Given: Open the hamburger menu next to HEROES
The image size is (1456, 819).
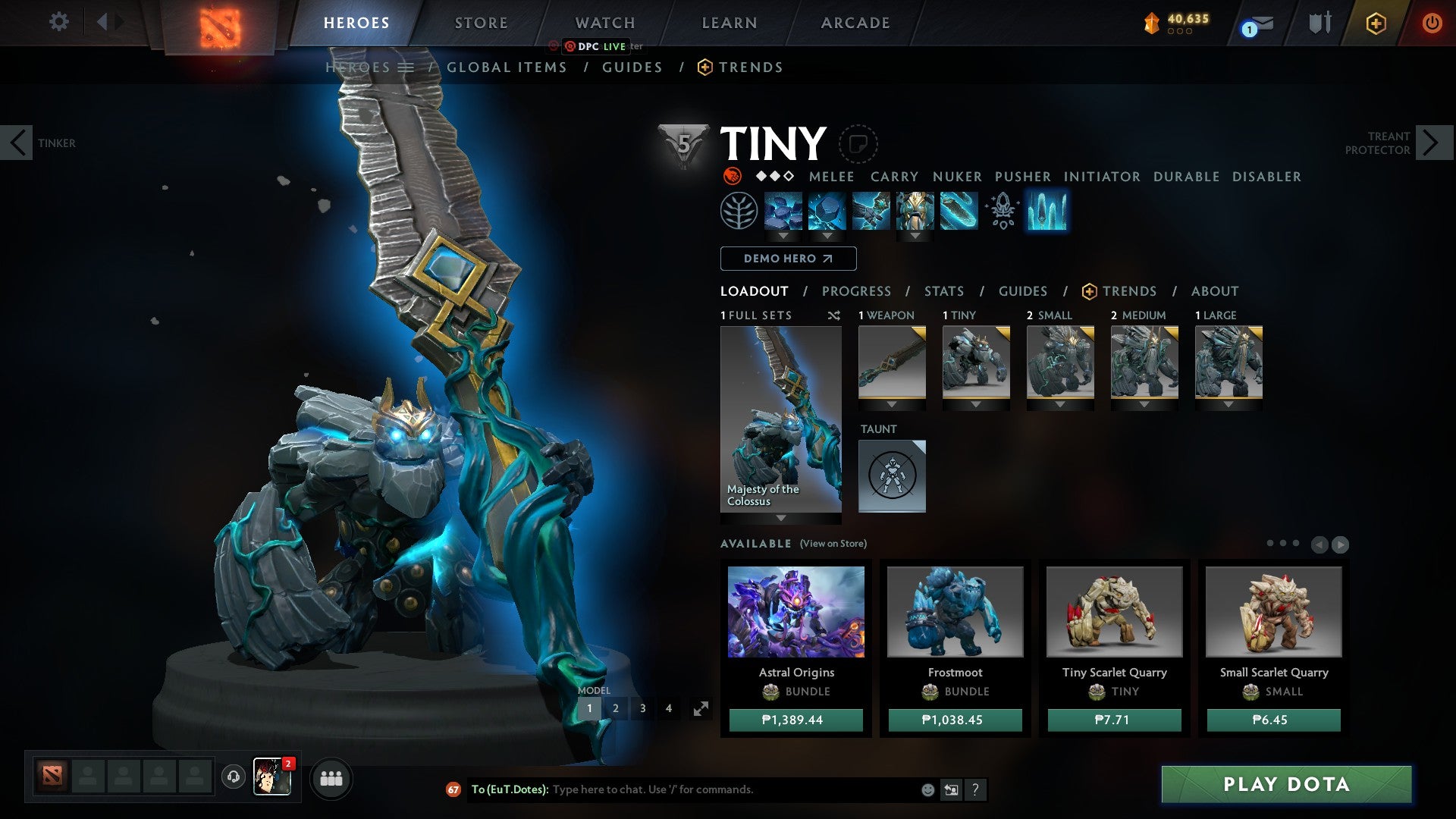Looking at the screenshot, I should (x=407, y=67).
